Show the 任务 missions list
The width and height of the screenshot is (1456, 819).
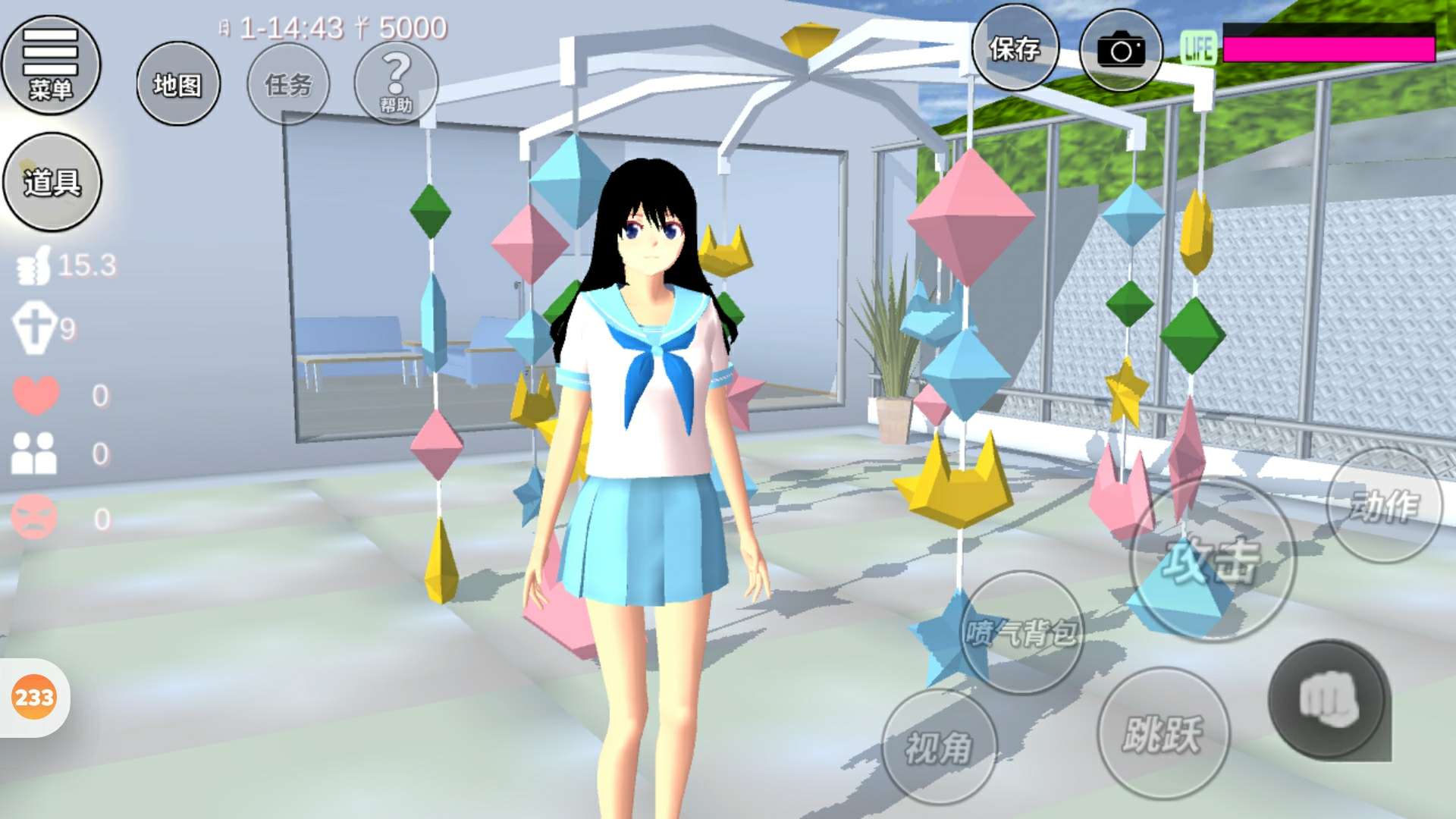coord(288,84)
